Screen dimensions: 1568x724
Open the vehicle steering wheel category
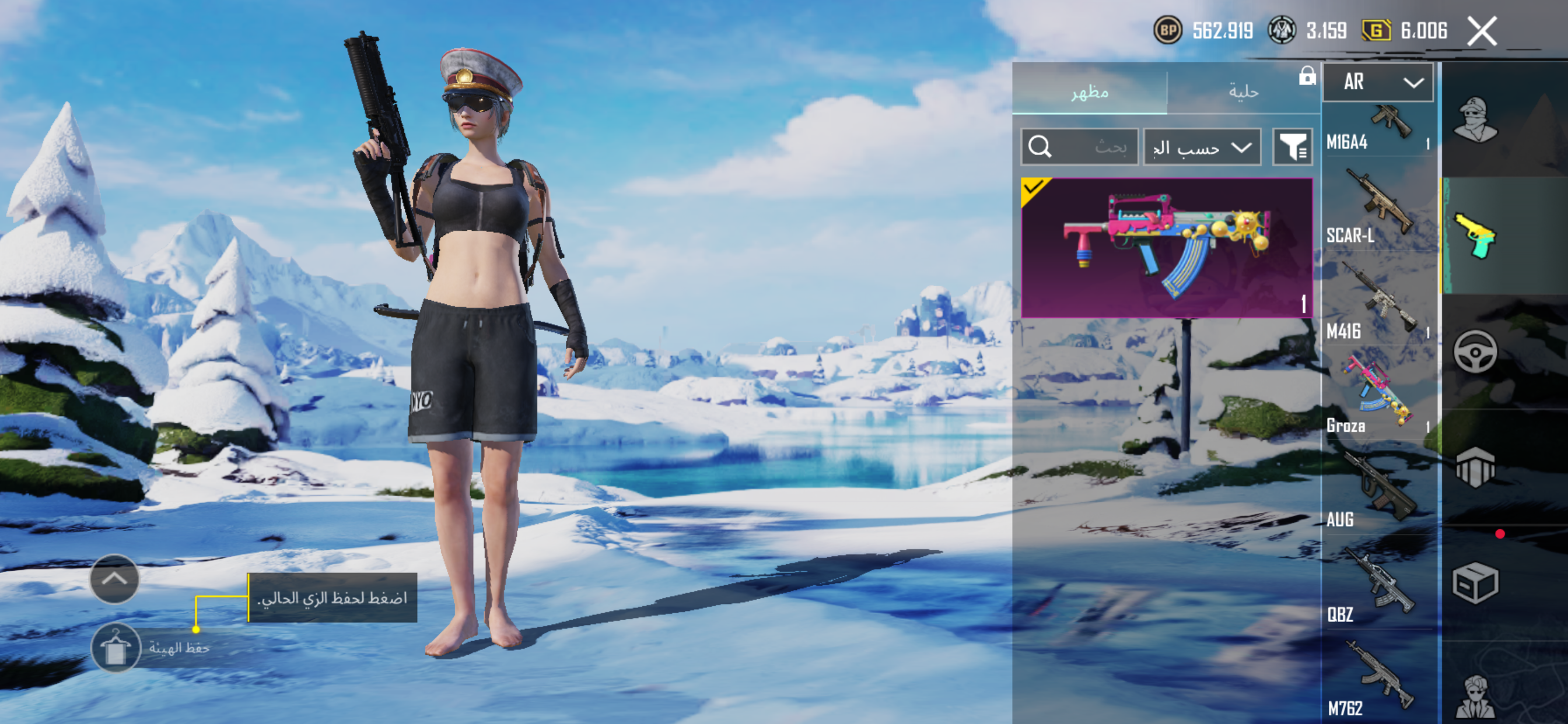[x=1475, y=352]
